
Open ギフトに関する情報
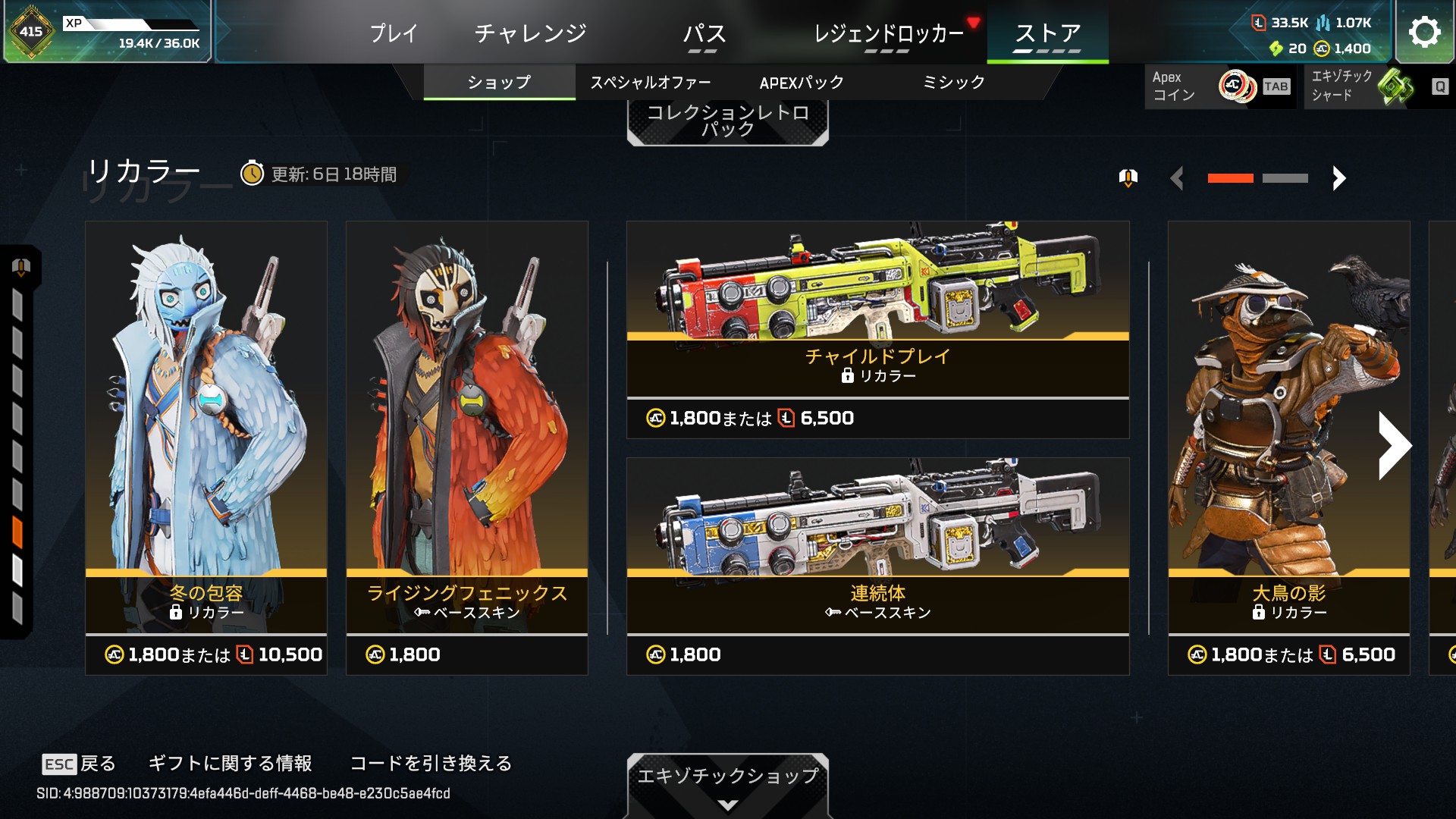pyautogui.click(x=230, y=764)
